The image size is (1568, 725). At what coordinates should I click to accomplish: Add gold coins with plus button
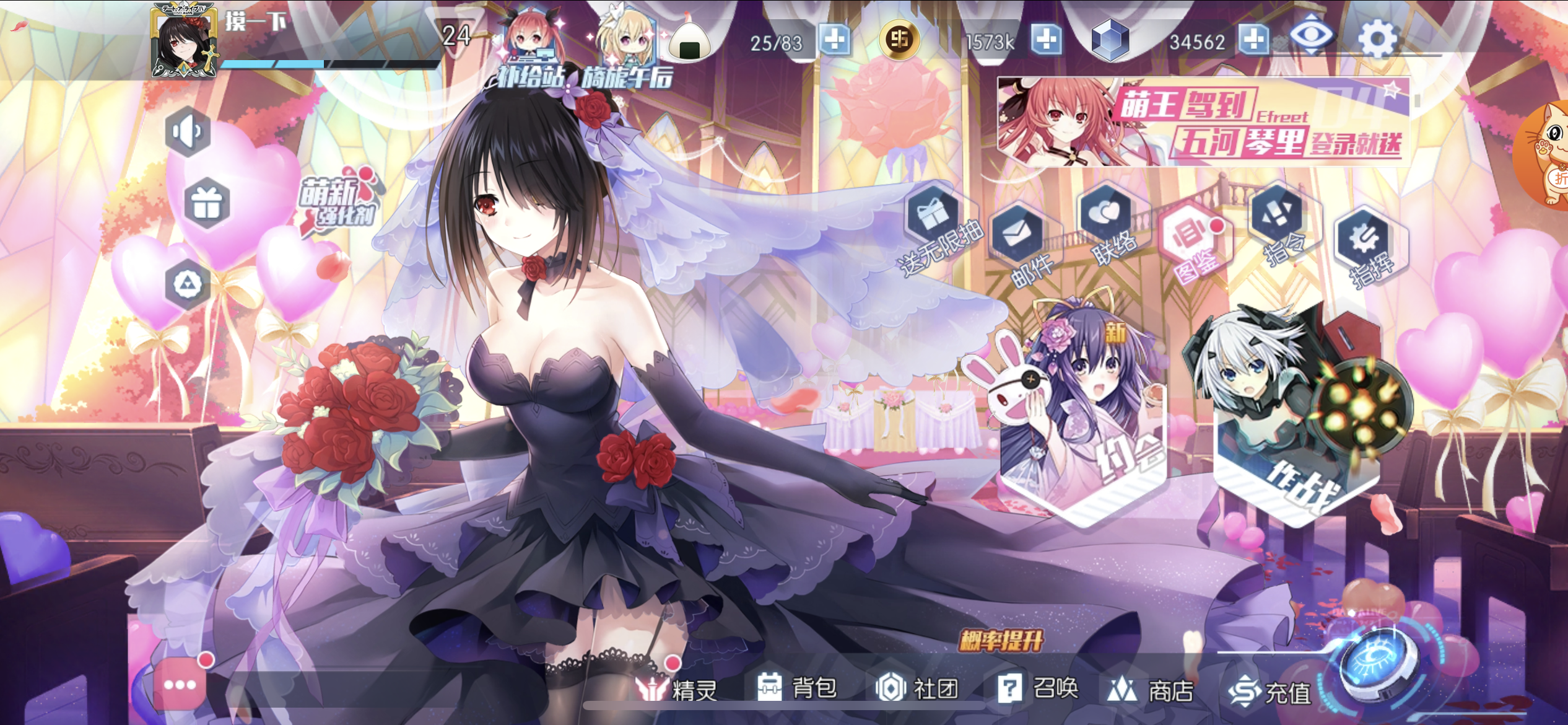pyautogui.click(x=1046, y=40)
